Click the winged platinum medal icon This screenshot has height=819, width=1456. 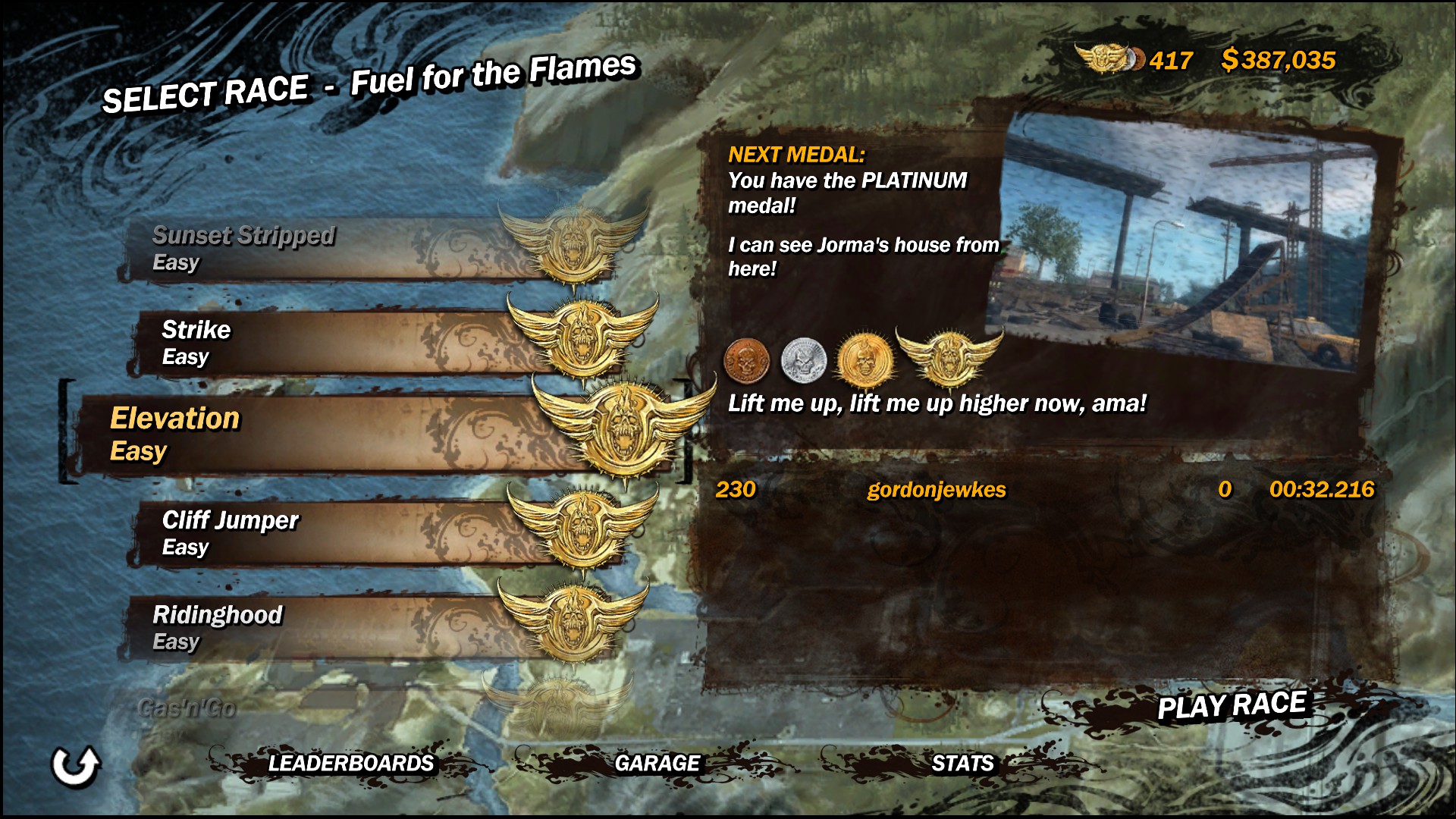[x=948, y=356]
